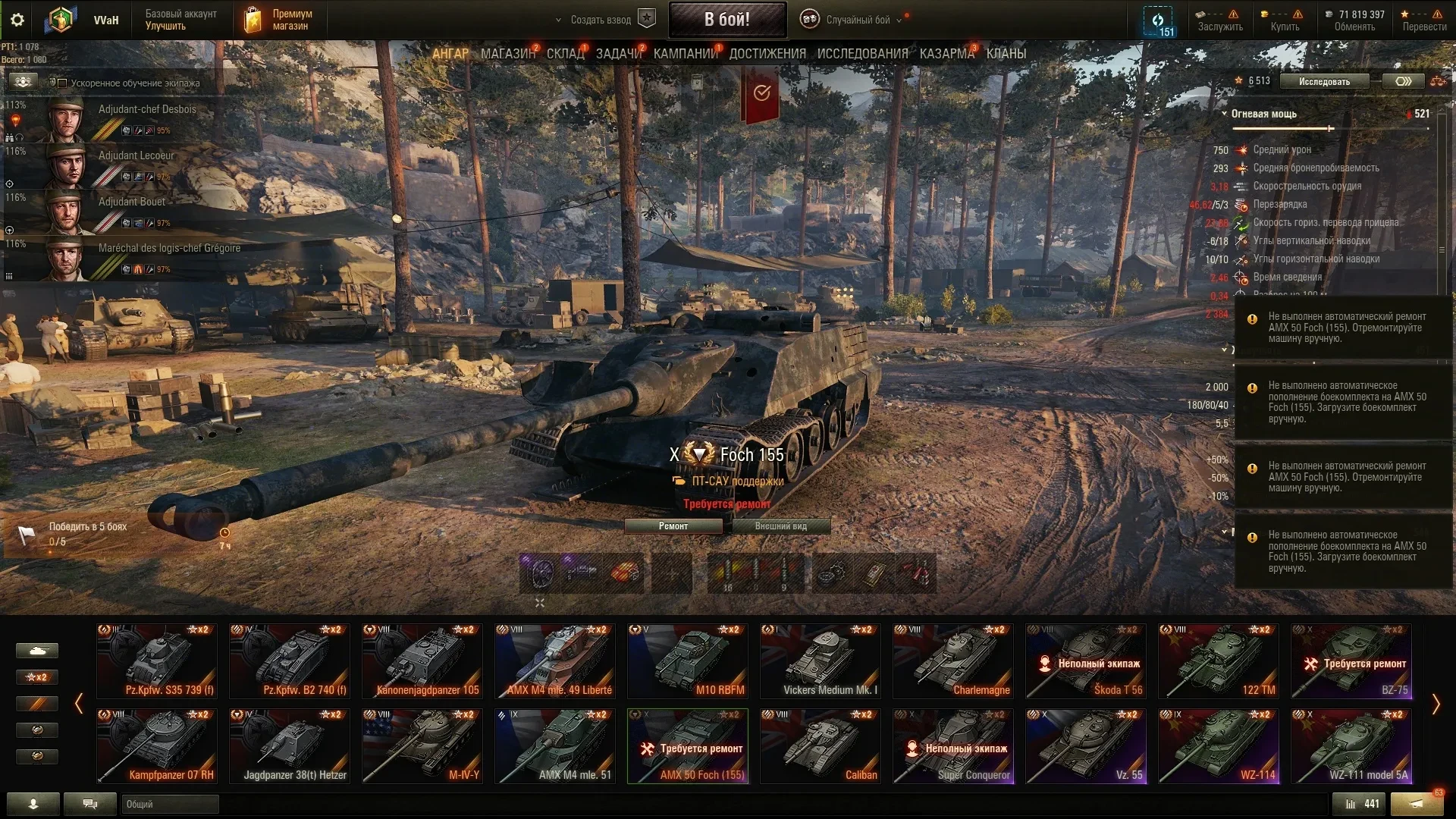Screen dimensions: 1456x819
Task: Open the Премиум магазин
Action: pos(279,20)
